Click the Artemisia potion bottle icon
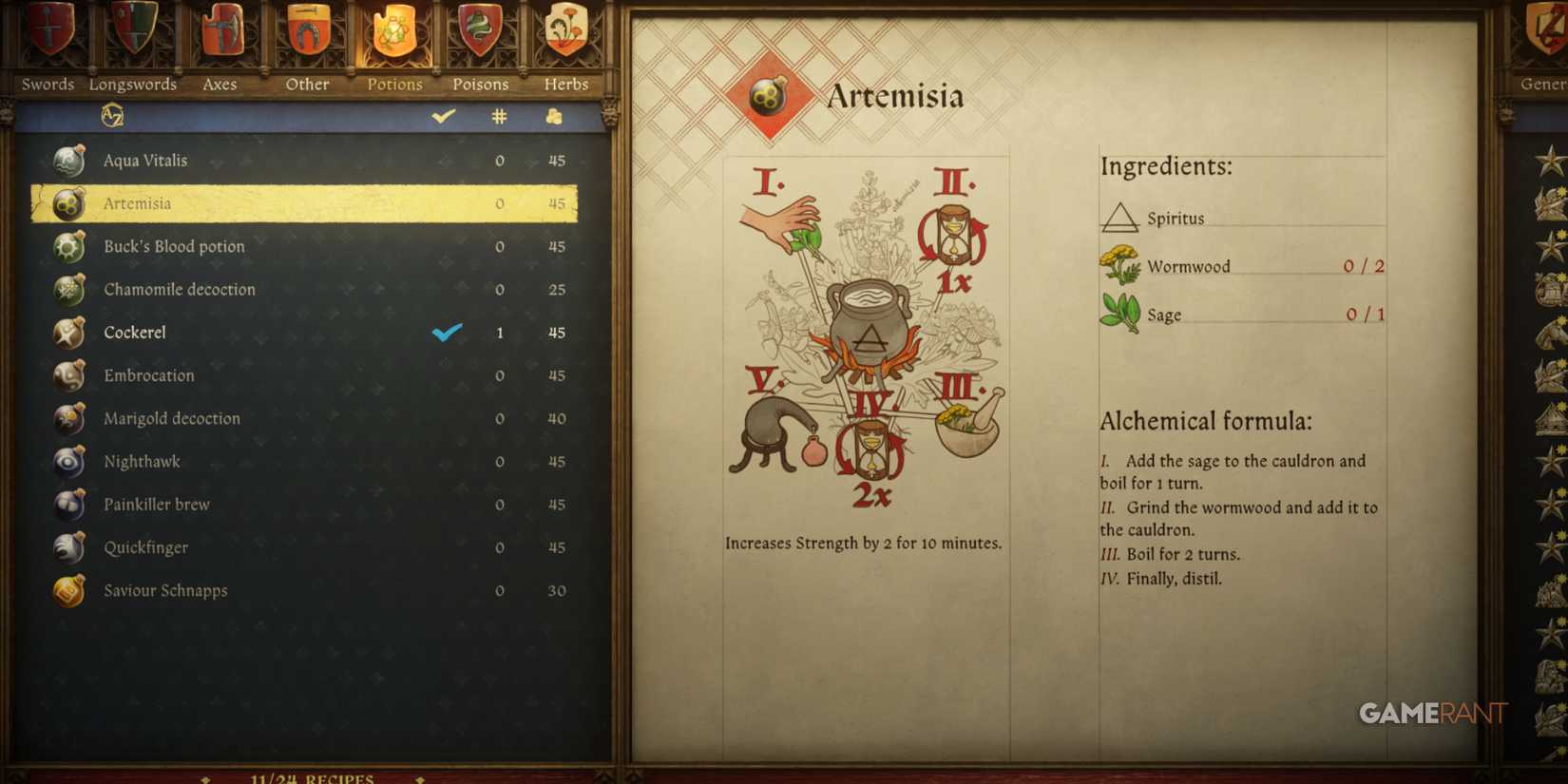This screenshot has height=784, width=1568. (x=67, y=202)
